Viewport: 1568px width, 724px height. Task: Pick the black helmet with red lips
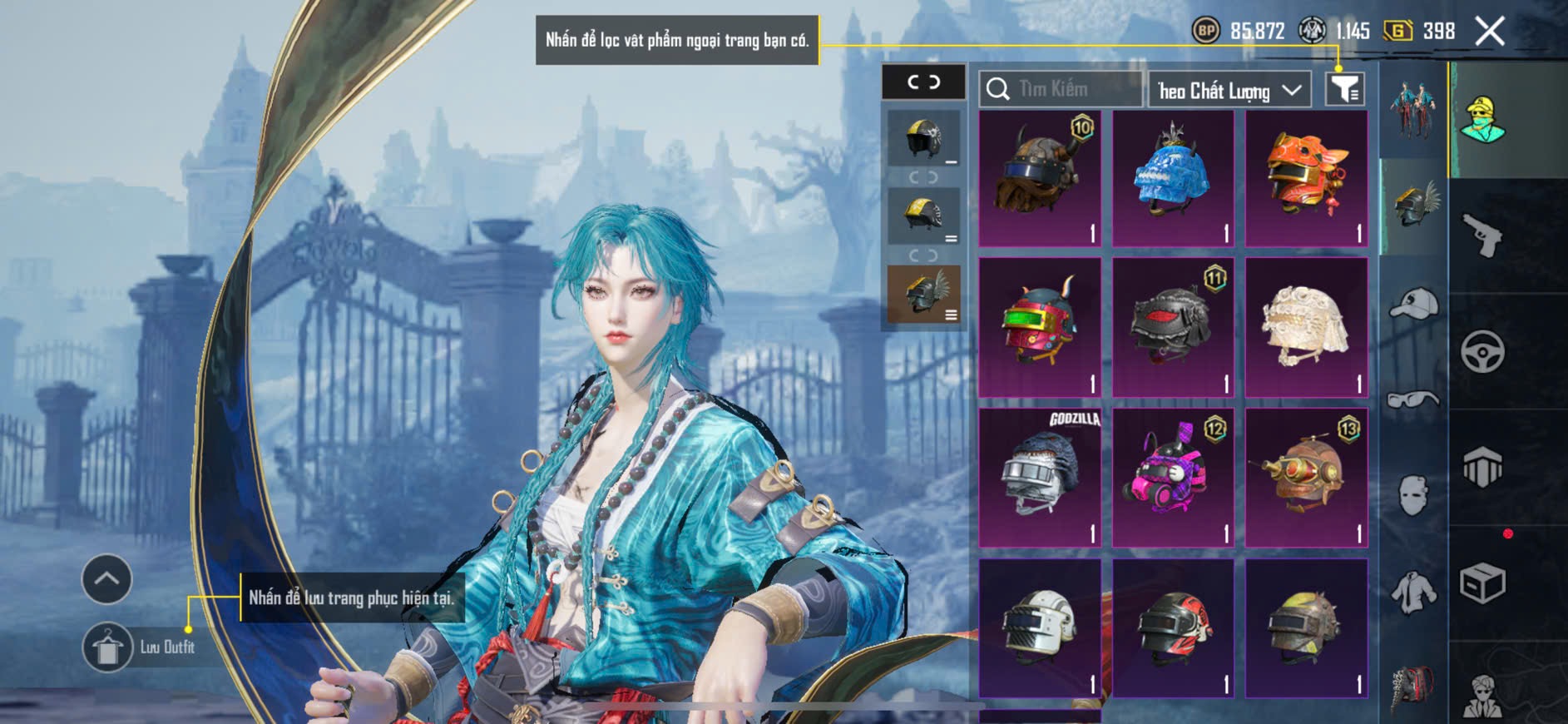click(1173, 327)
